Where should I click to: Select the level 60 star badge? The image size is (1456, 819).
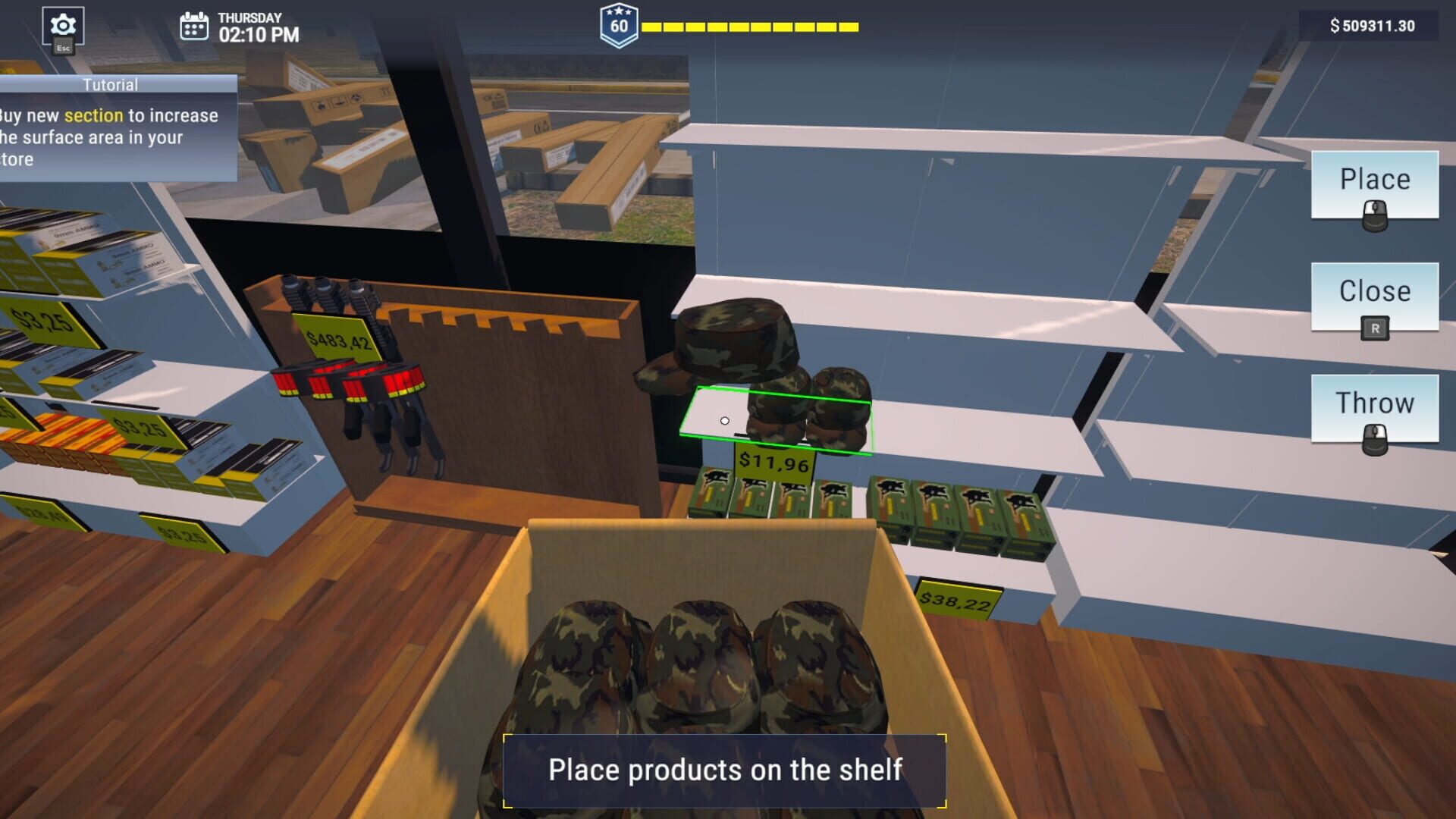tap(618, 25)
